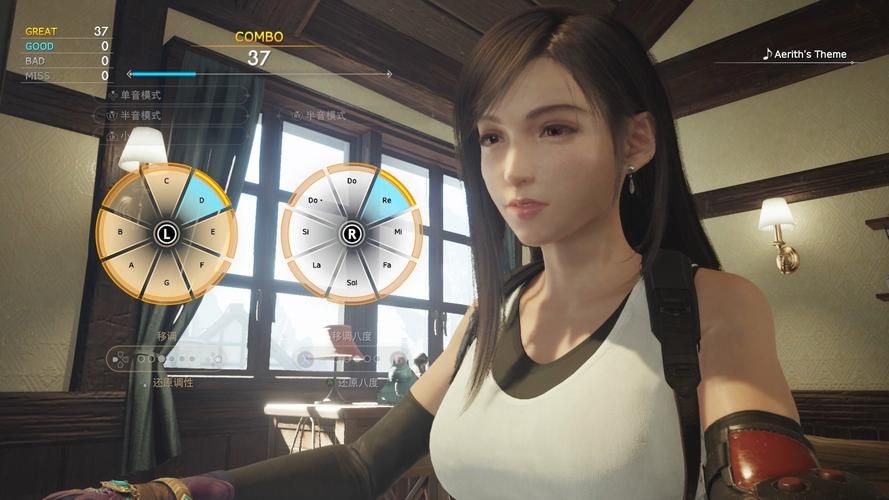Choose the La note segment
Image resolution: width=889 pixels, height=500 pixels.
[318, 266]
